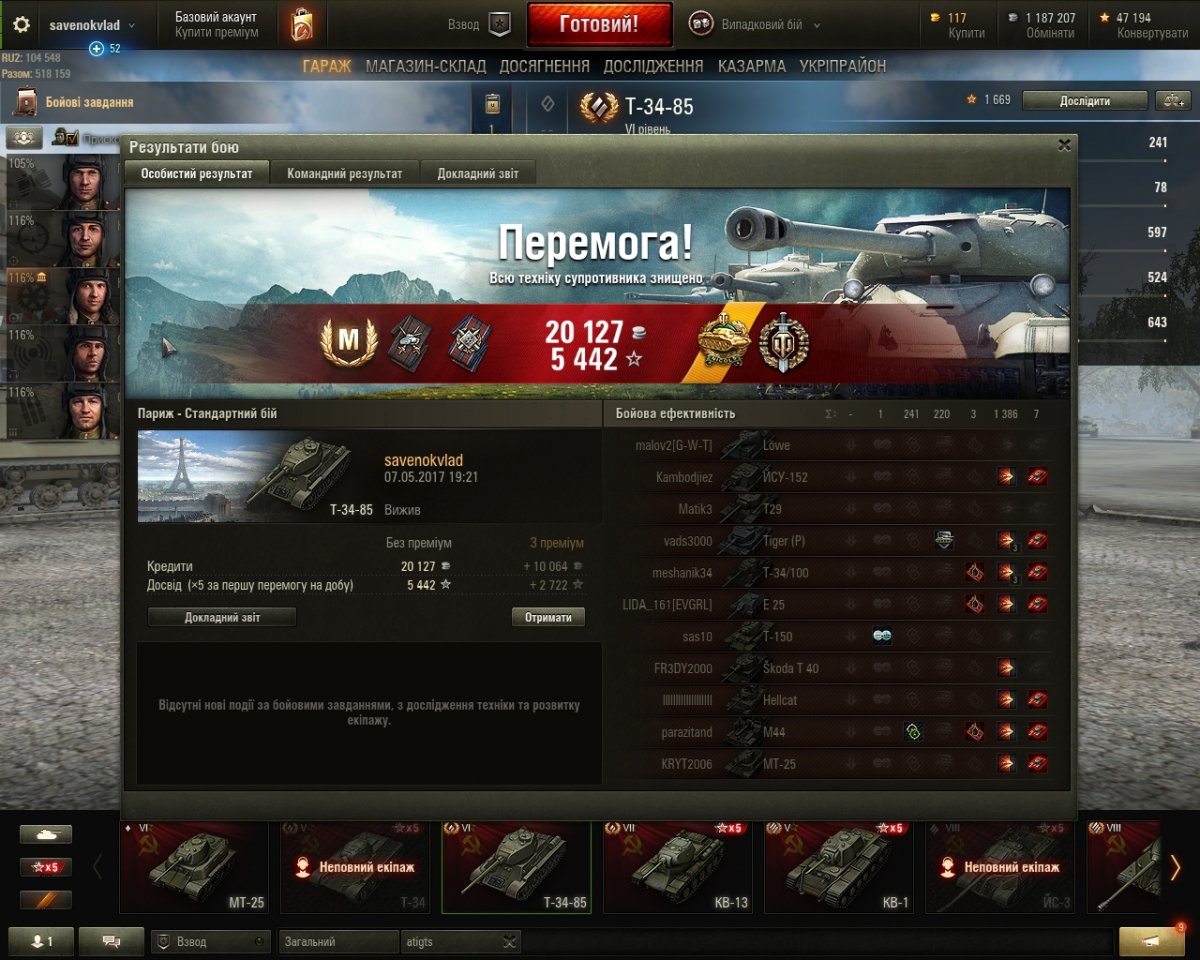The image size is (1200, 960).
Task: Open the МАГАЗИН-СКЛАД menu
Action: (425, 67)
